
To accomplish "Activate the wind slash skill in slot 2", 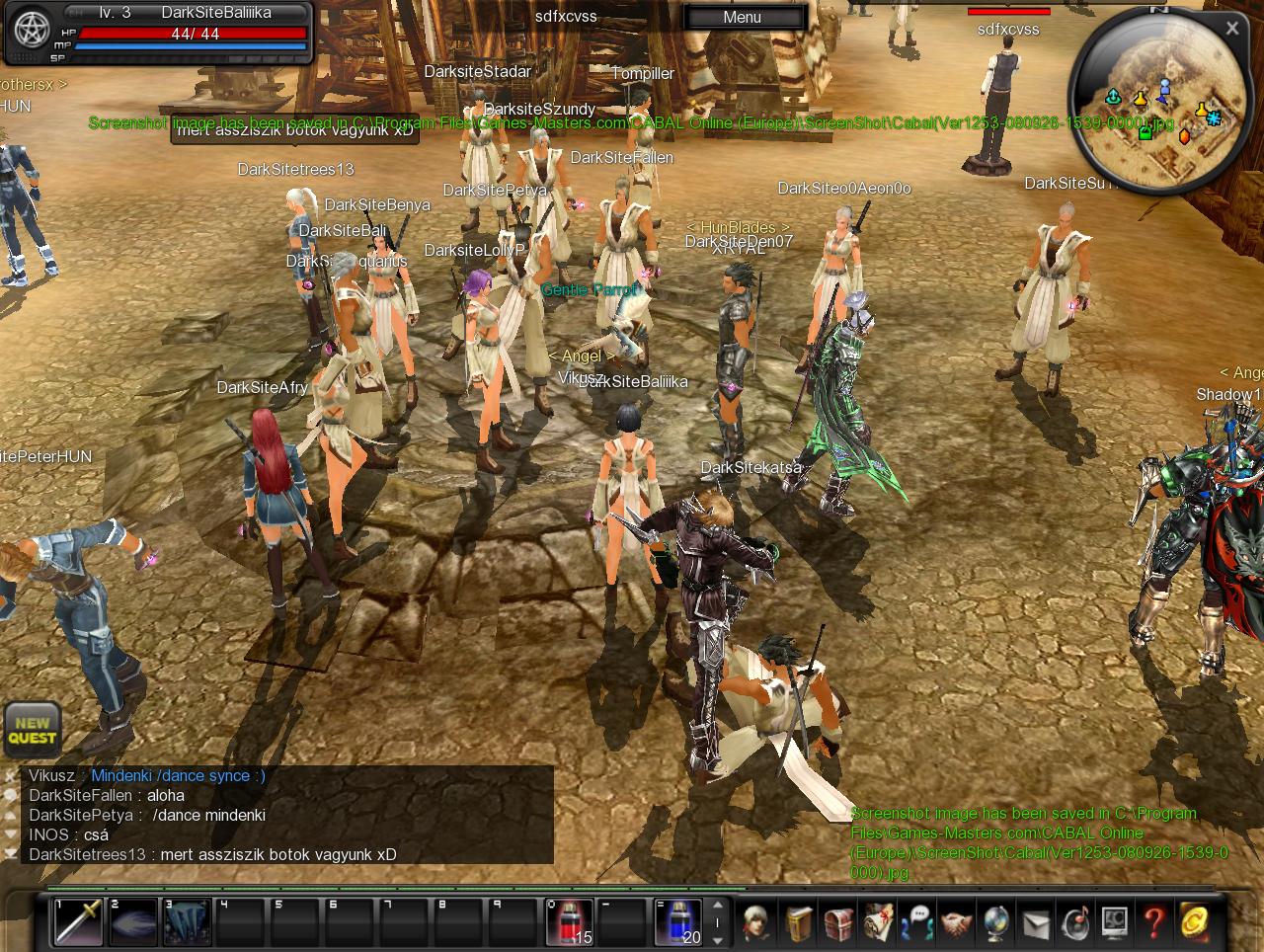I will tap(132, 921).
